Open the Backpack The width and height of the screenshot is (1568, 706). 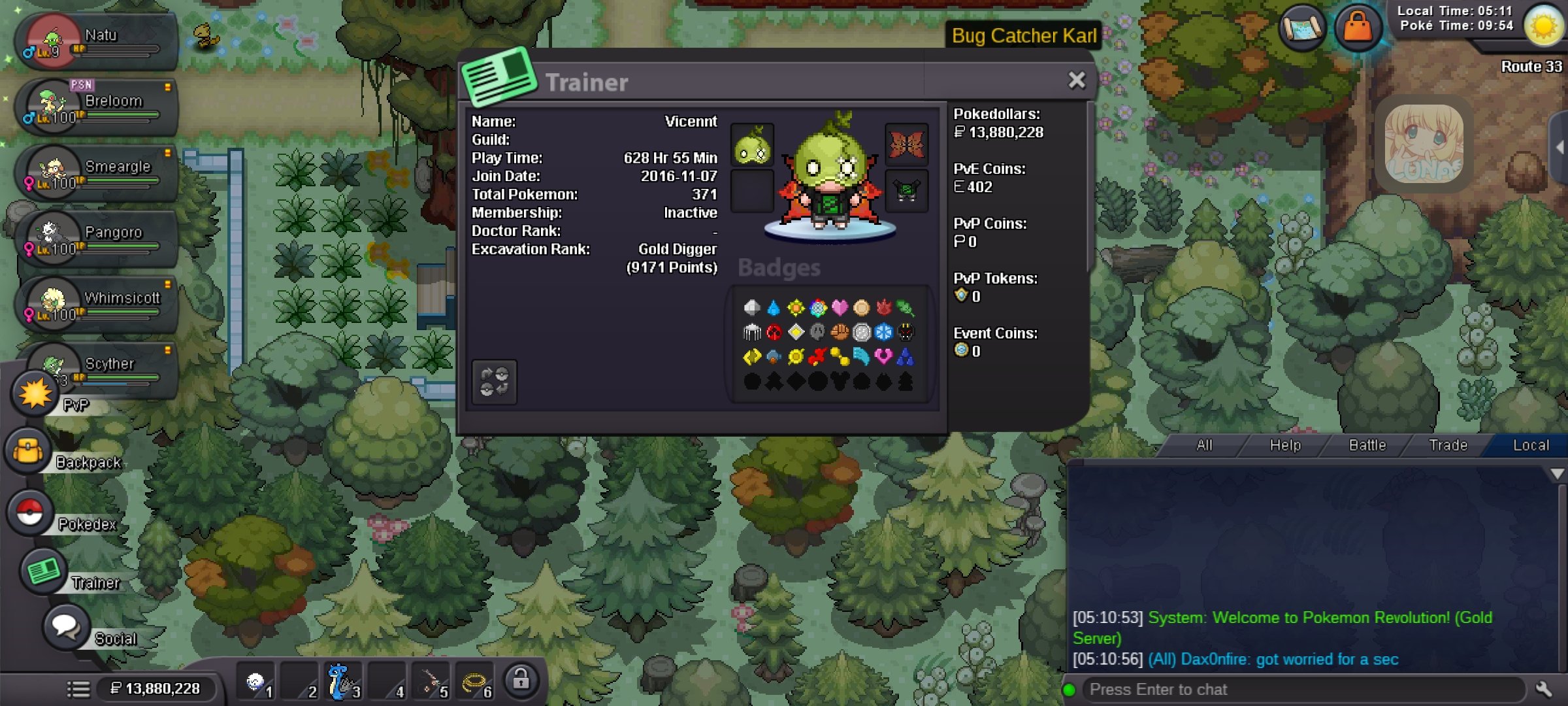[x=29, y=451]
